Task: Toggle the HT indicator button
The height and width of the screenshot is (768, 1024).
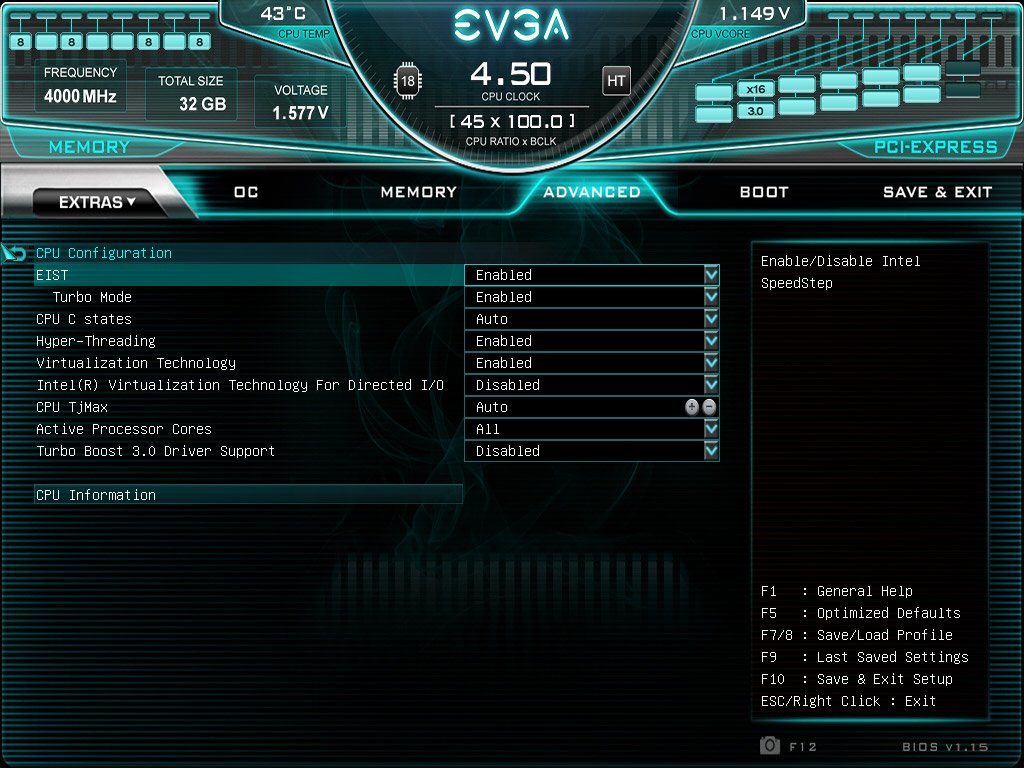Action: click(616, 80)
